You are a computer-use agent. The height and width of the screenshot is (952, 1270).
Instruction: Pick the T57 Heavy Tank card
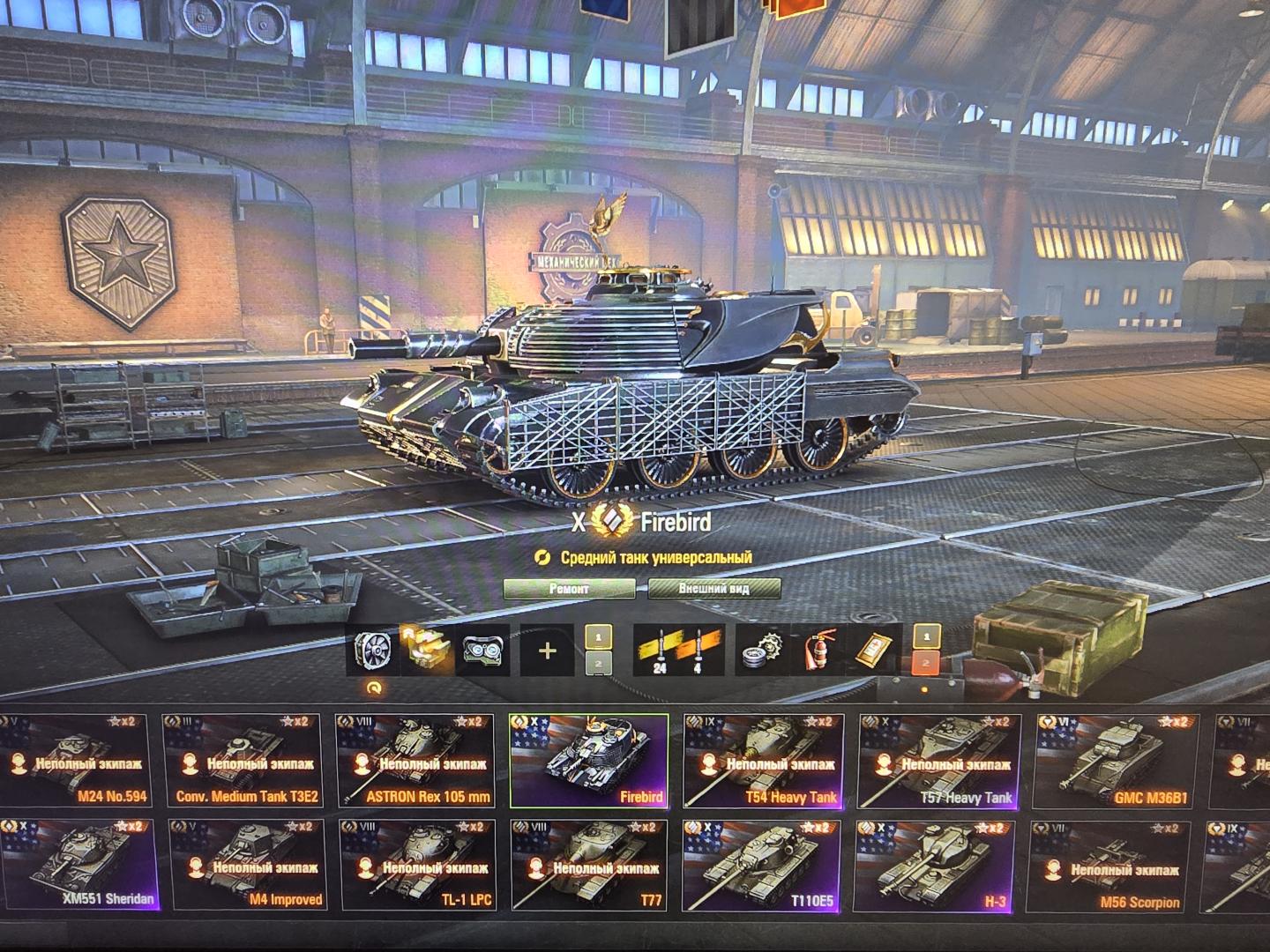coord(938,760)
